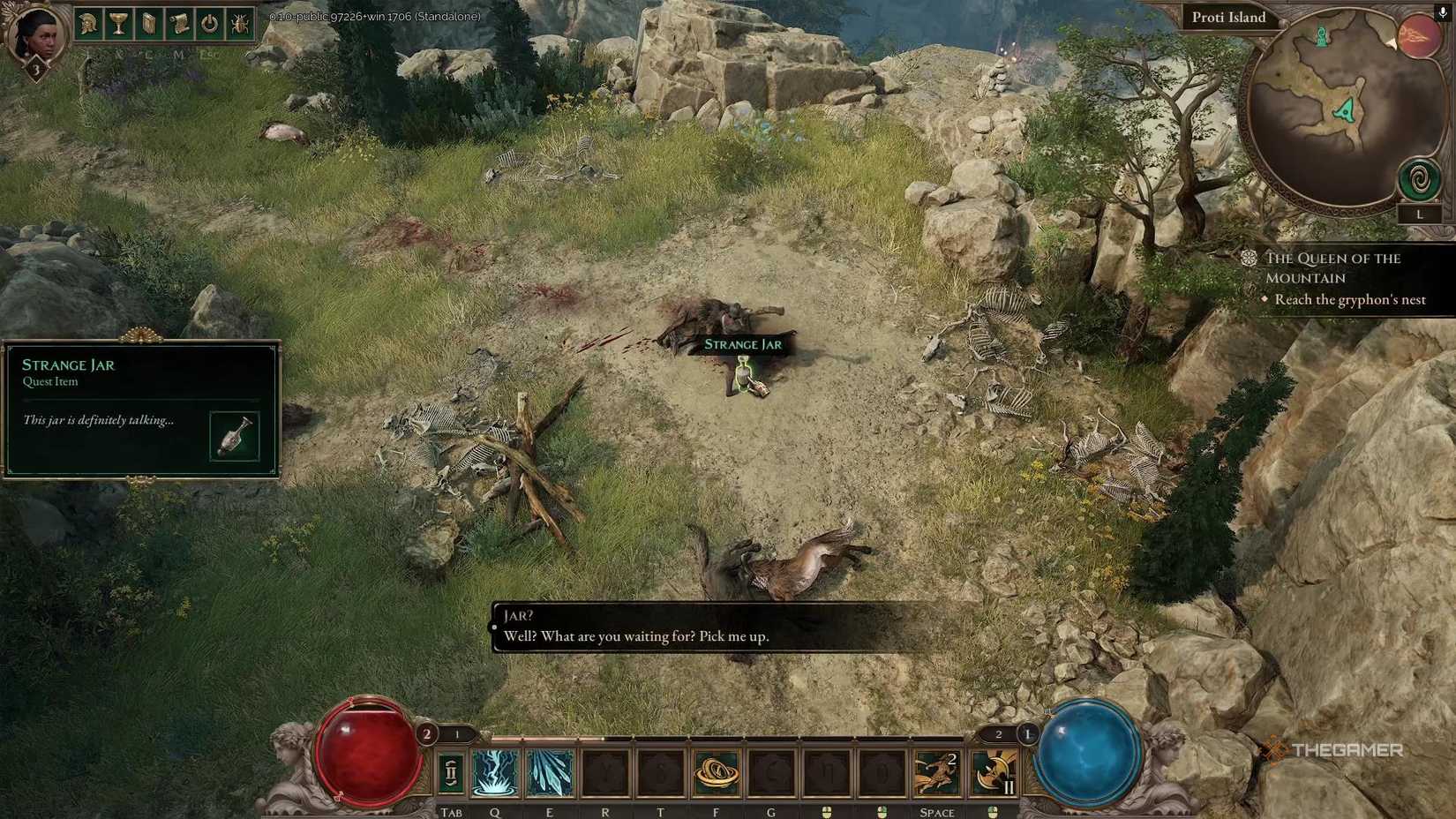Toggle weapon swap with the Tab pillars icon
1456x819 pixels.
tap(451, 771)
